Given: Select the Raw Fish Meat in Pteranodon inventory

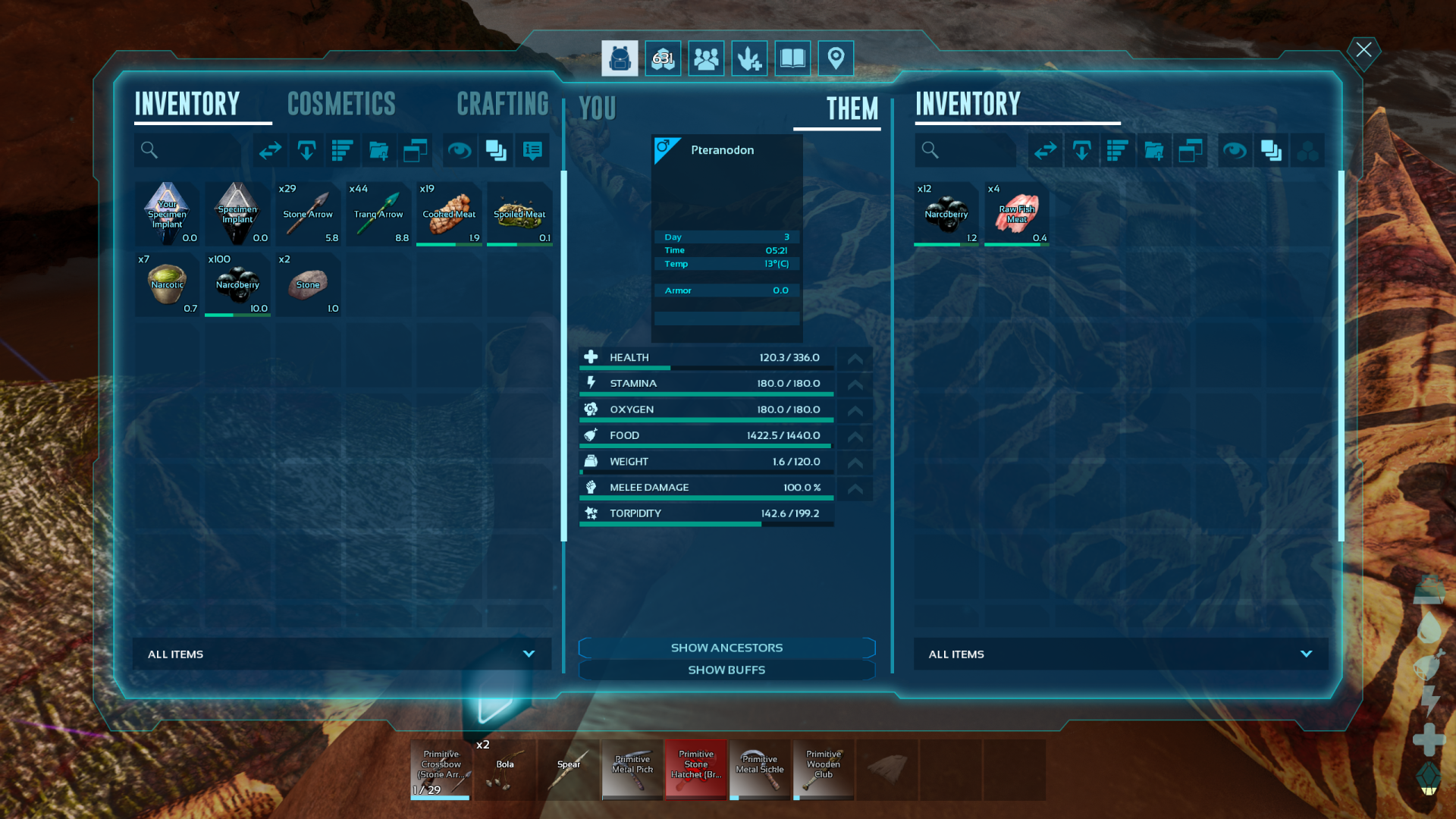Looking at the screenshot, I should (x=1016, y=214).
